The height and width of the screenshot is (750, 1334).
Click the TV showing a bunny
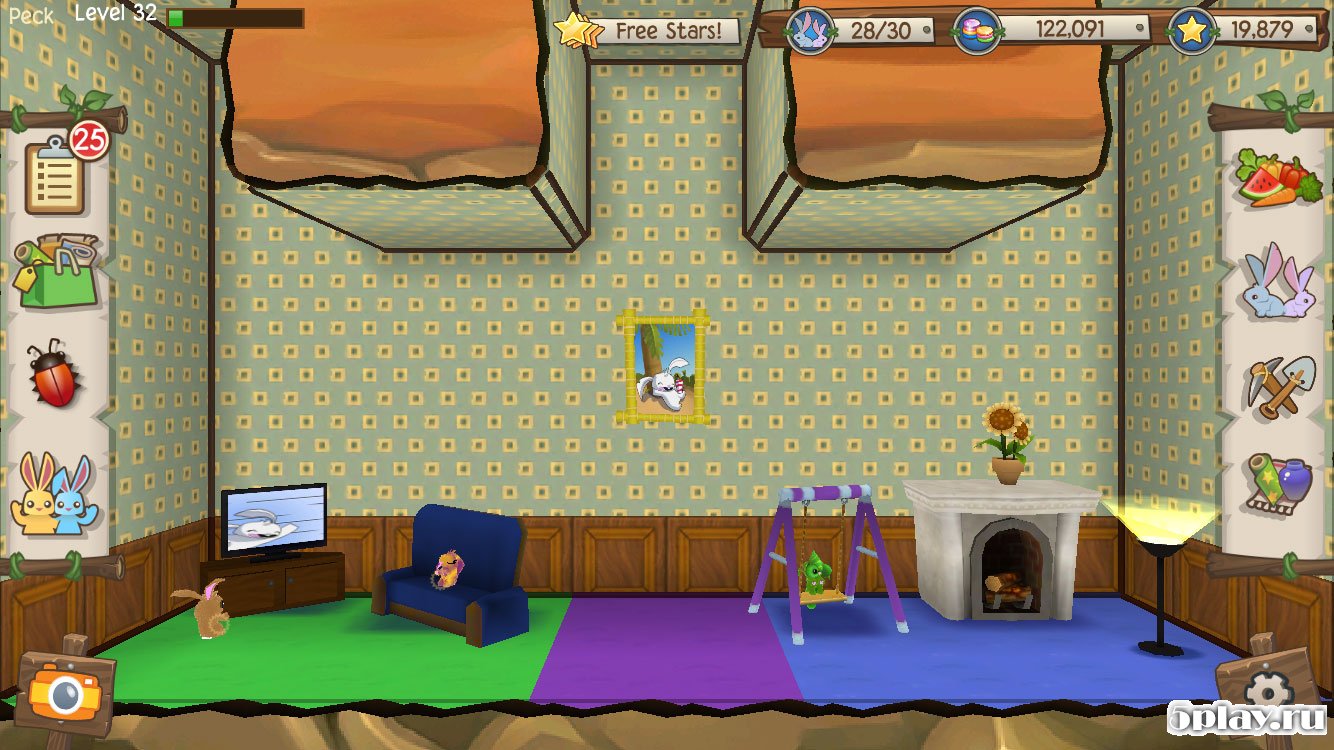click(x=277, y=520)
